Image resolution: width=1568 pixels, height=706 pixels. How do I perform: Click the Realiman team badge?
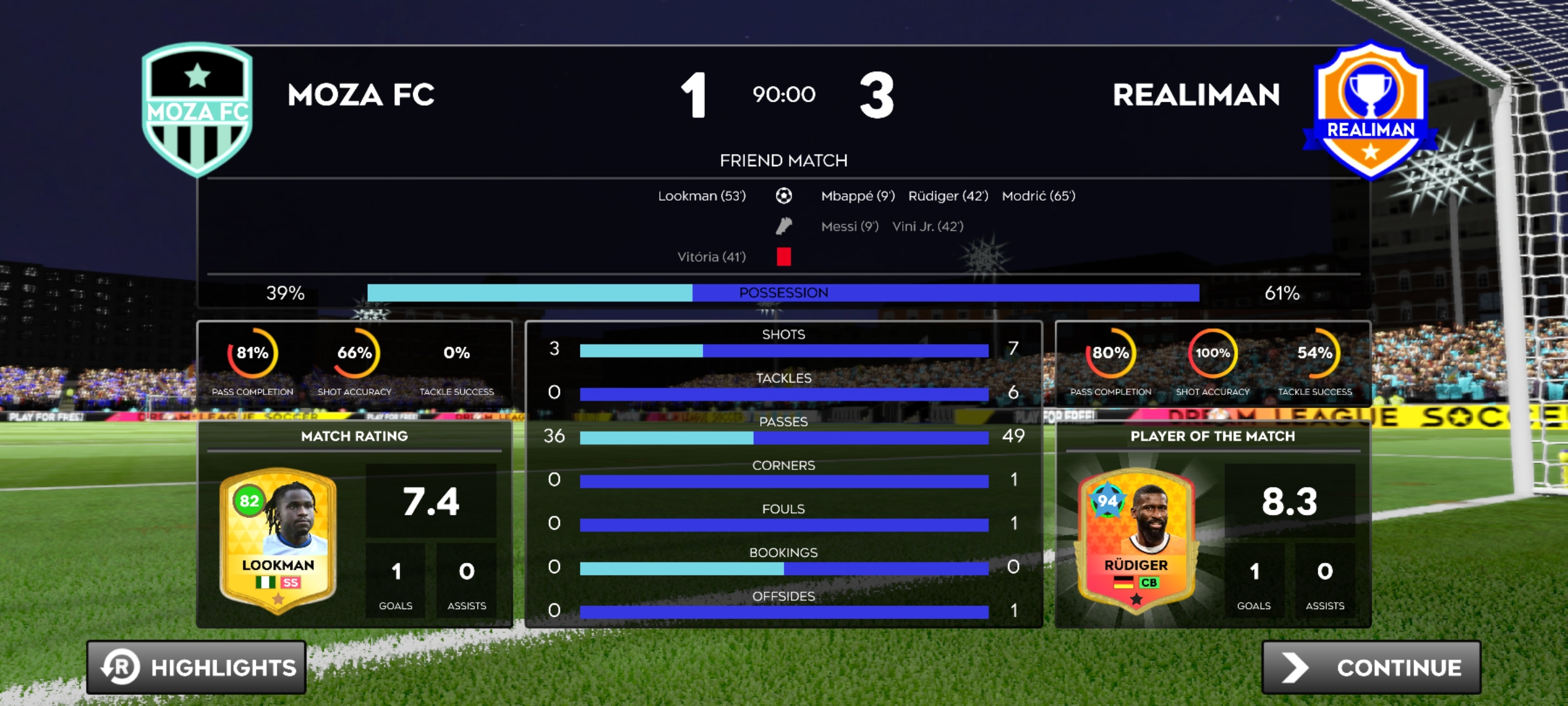pyautogui.click(x=1370, y=110)
